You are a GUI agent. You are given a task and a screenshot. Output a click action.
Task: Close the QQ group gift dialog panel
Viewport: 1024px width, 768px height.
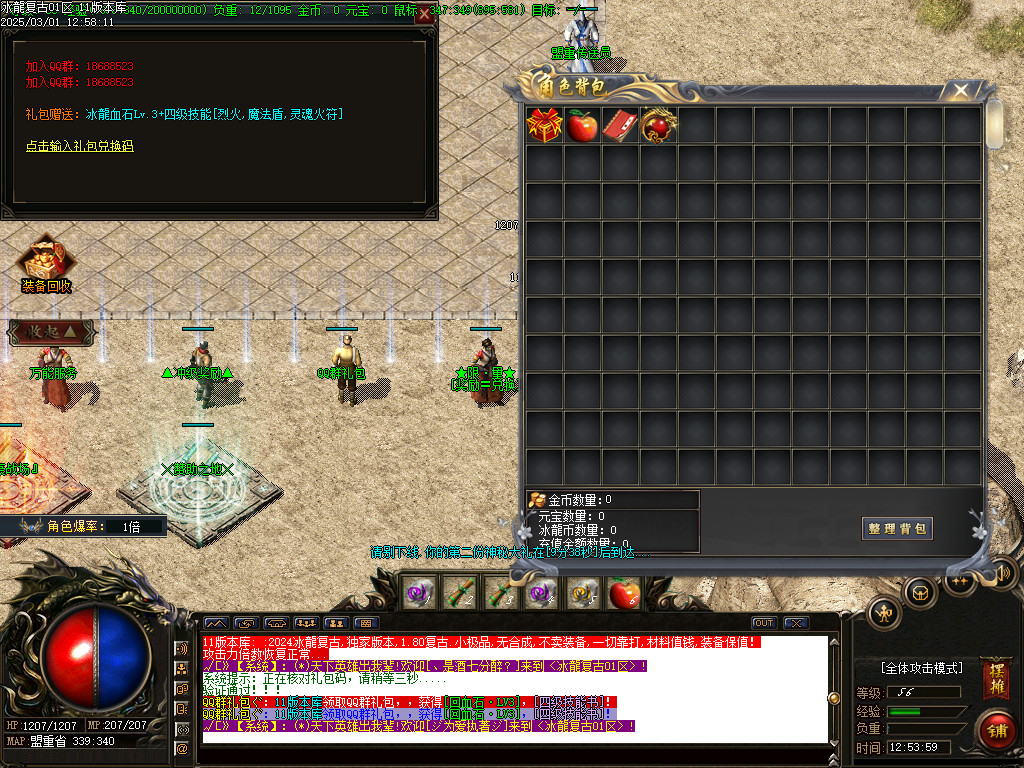[425, 14]
